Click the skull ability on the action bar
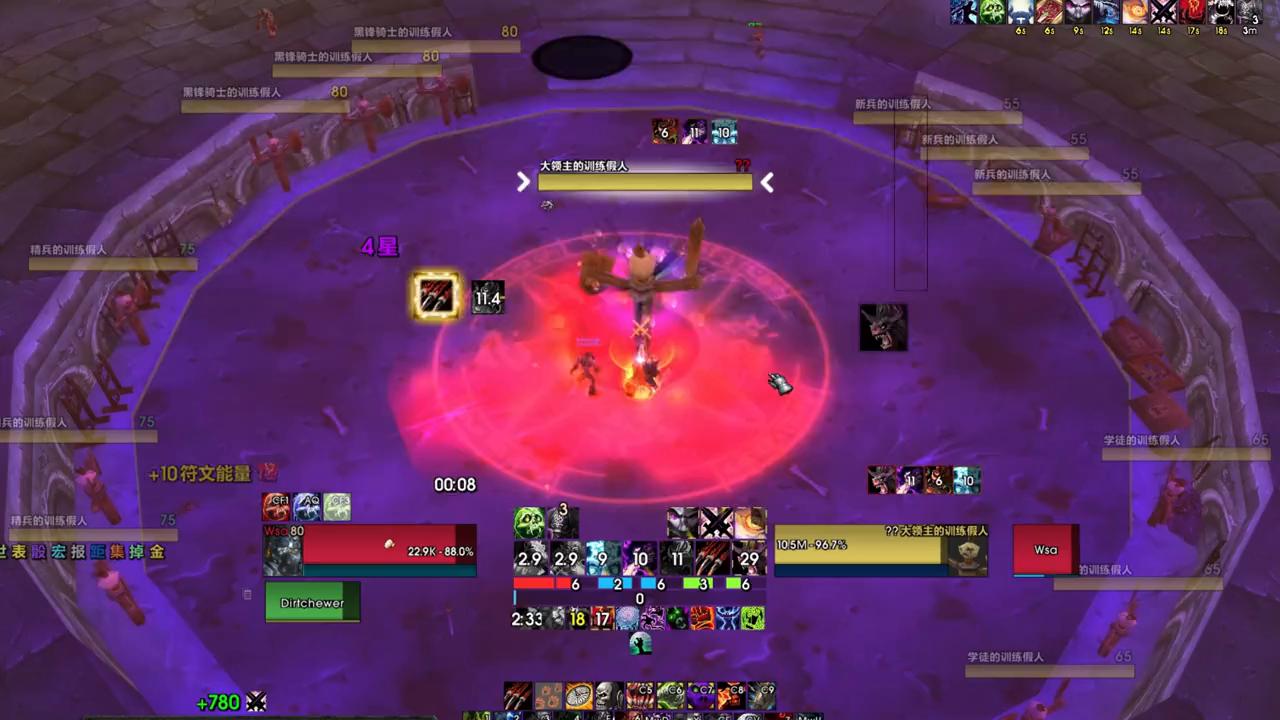Viewport: 1280px width, 720px height. [609, 694]
